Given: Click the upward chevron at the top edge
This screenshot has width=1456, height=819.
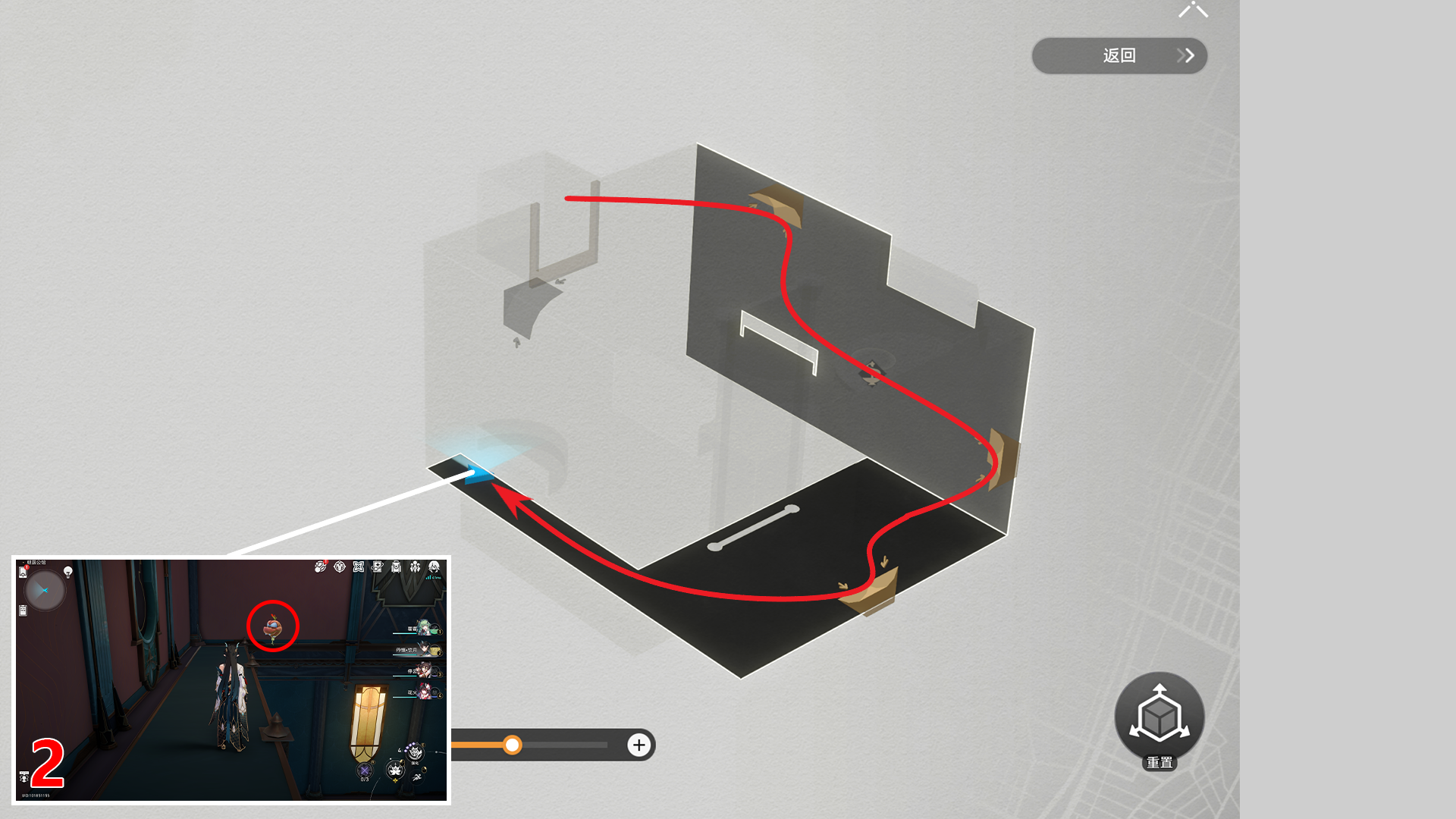Looking at the screenshot, I should pos(1193,9).
